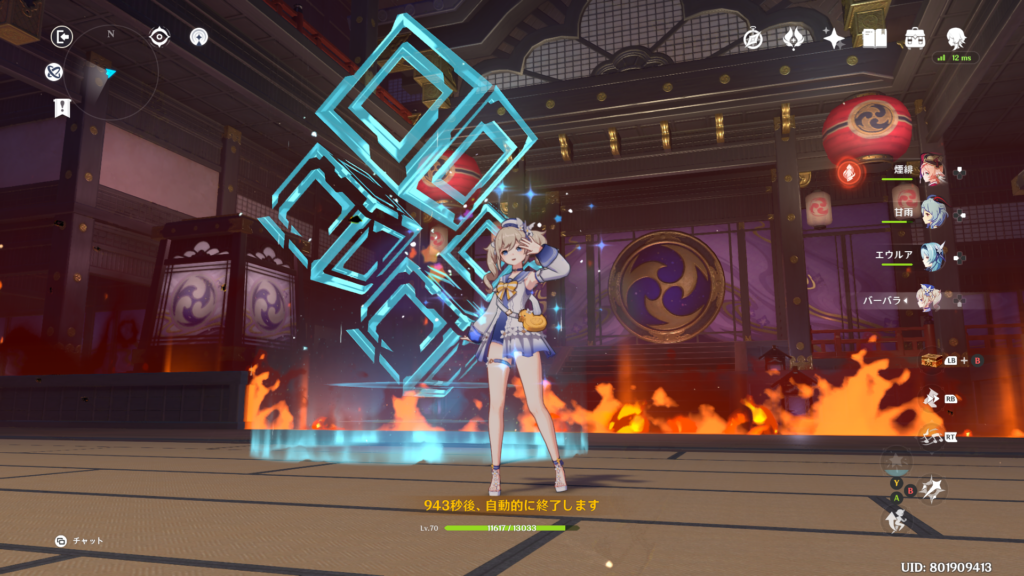Open the compass events icon
The height and width of the screenshot is (576, 1024).
point(753,38)
